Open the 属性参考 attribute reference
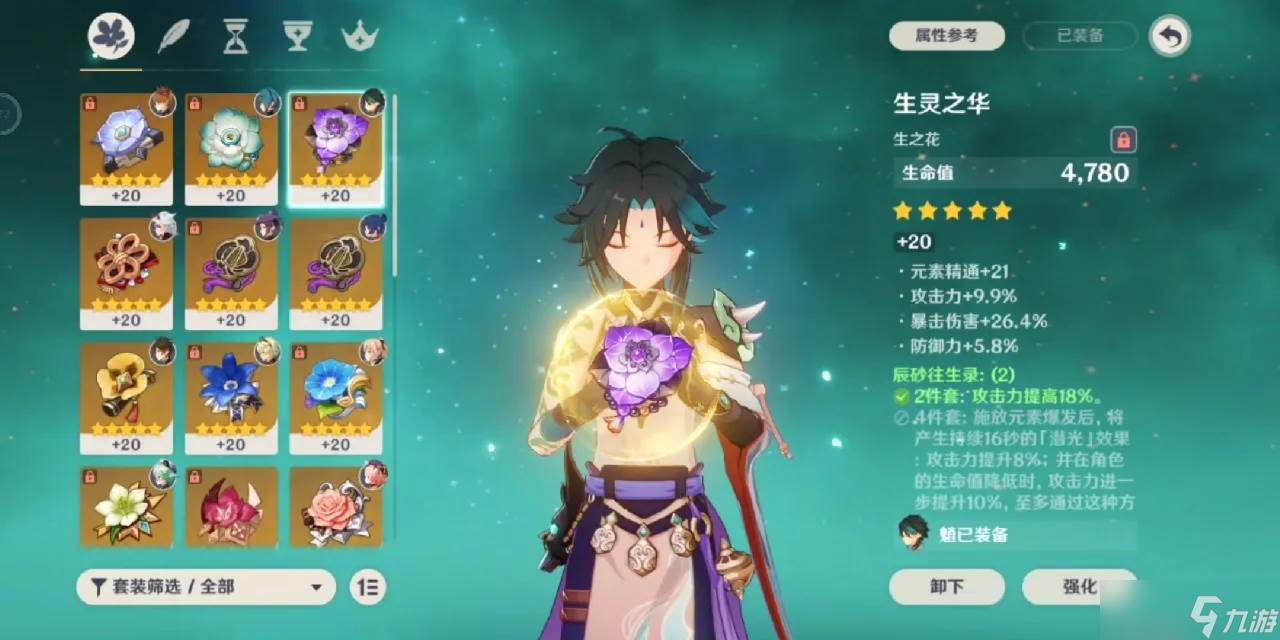This screenshot has height=640, width=1280. pyautogui.click(x=946, y=36)
